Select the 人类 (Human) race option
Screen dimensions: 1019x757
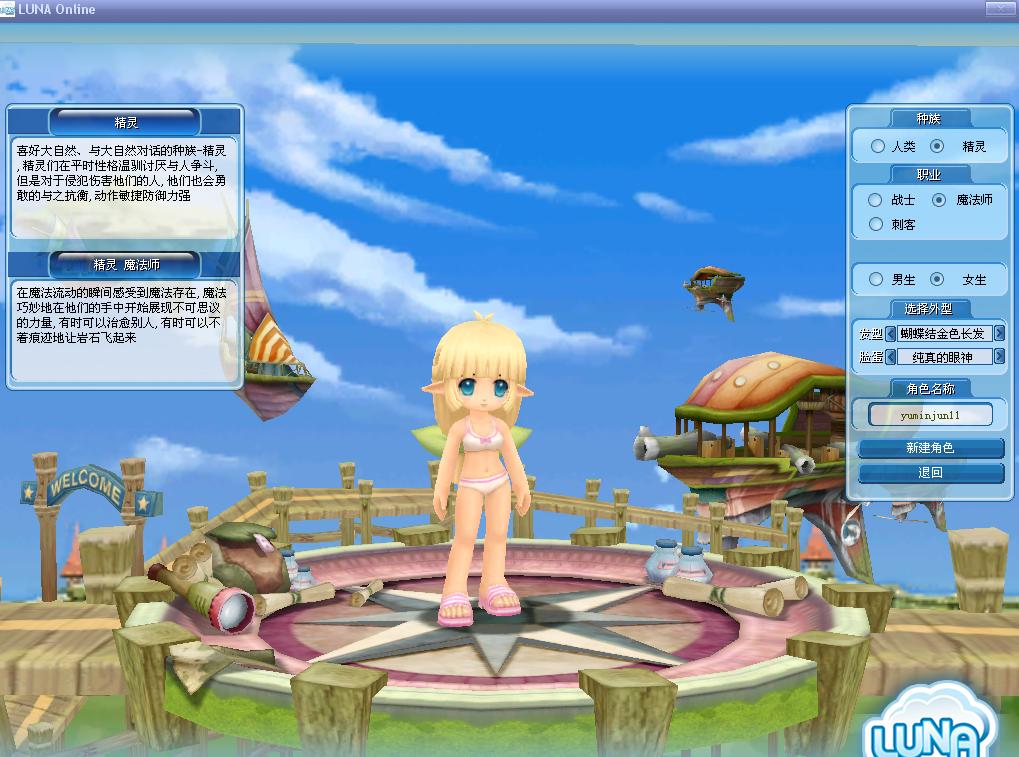[x=878, y=146]
